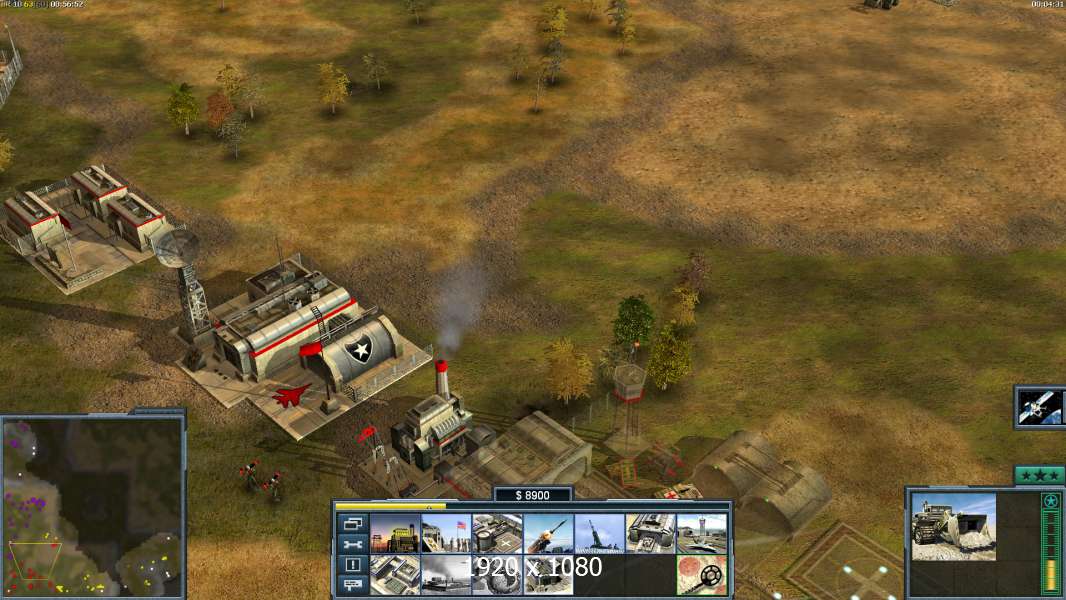Choose the war factory build icon

(651, 533)
